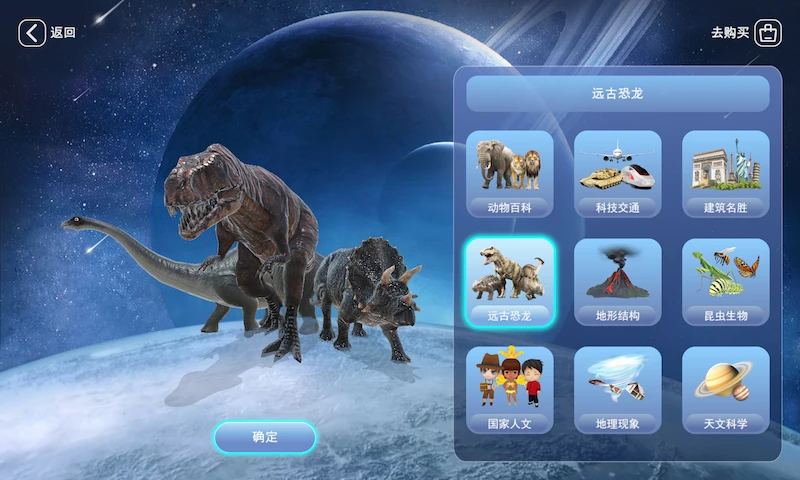The height and width of the screenshot is (480, 800).
Task: Choose the 昆虫生物 insects category
Action: point(725,283)
